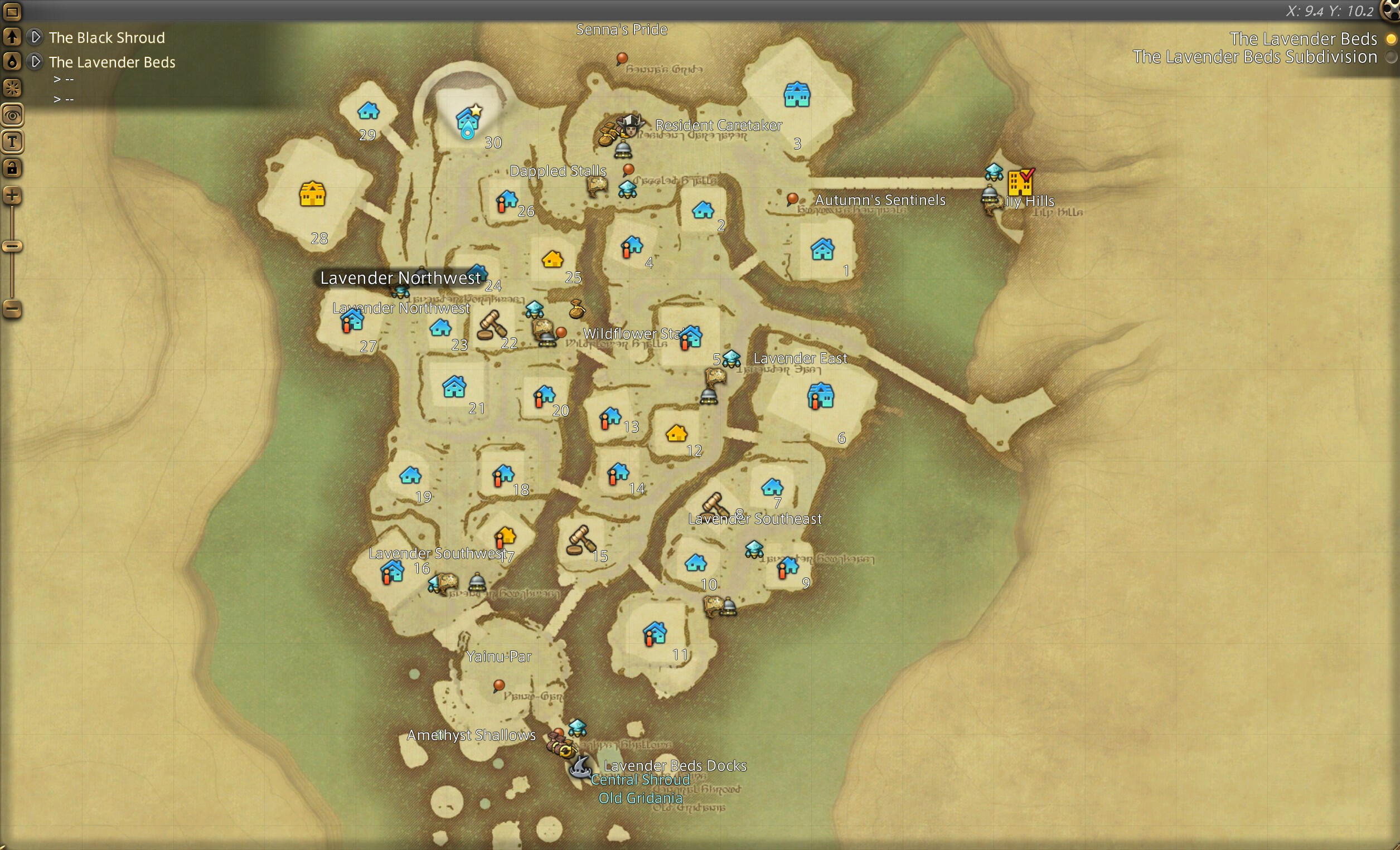The height and width of the screenshot is (850, 1400).
Task: Select the Lavender Beds Docks anchor marker
Action: tap(579, 767)
